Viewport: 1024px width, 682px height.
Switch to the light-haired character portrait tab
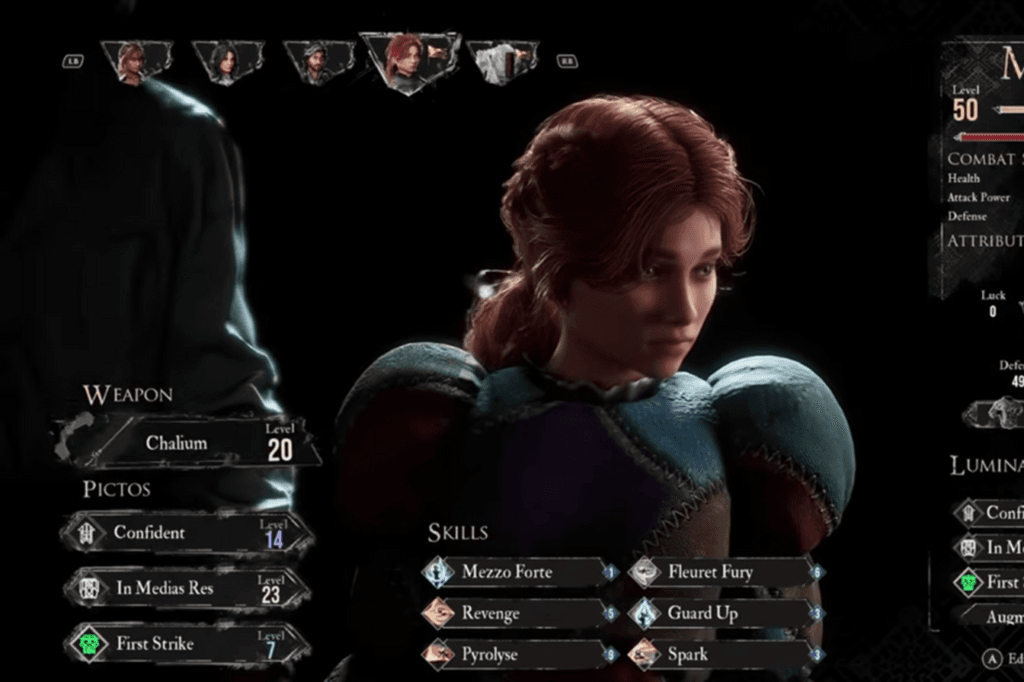pos(135,61)
